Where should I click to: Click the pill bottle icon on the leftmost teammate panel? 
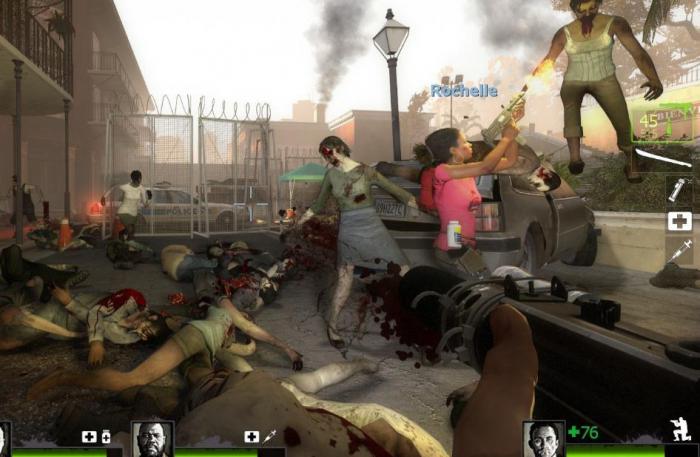105,437
